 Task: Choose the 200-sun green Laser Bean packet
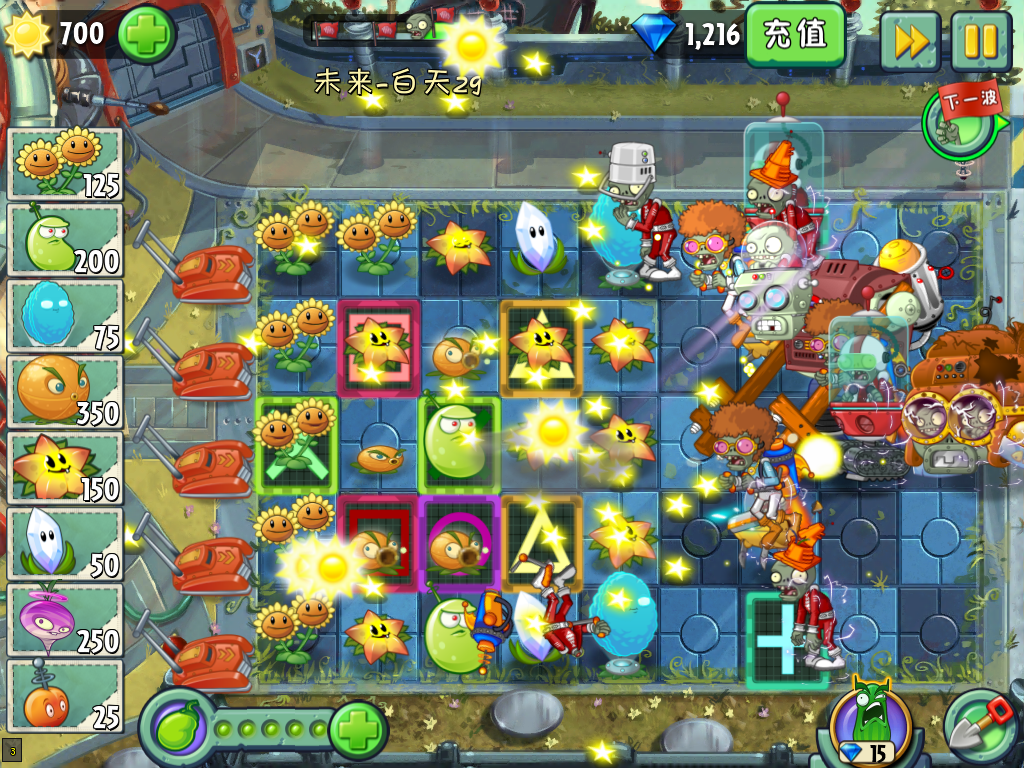coord(65,240)
